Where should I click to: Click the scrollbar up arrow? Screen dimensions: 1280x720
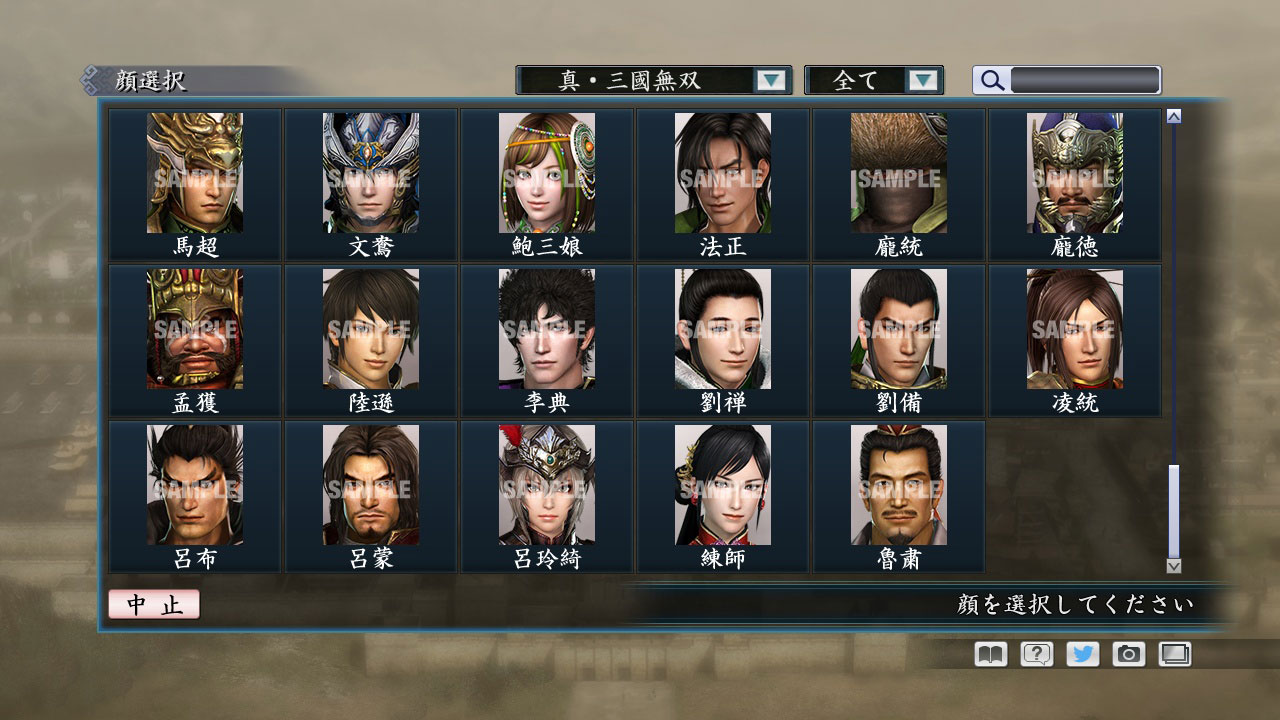click(x=1172, y=115)
